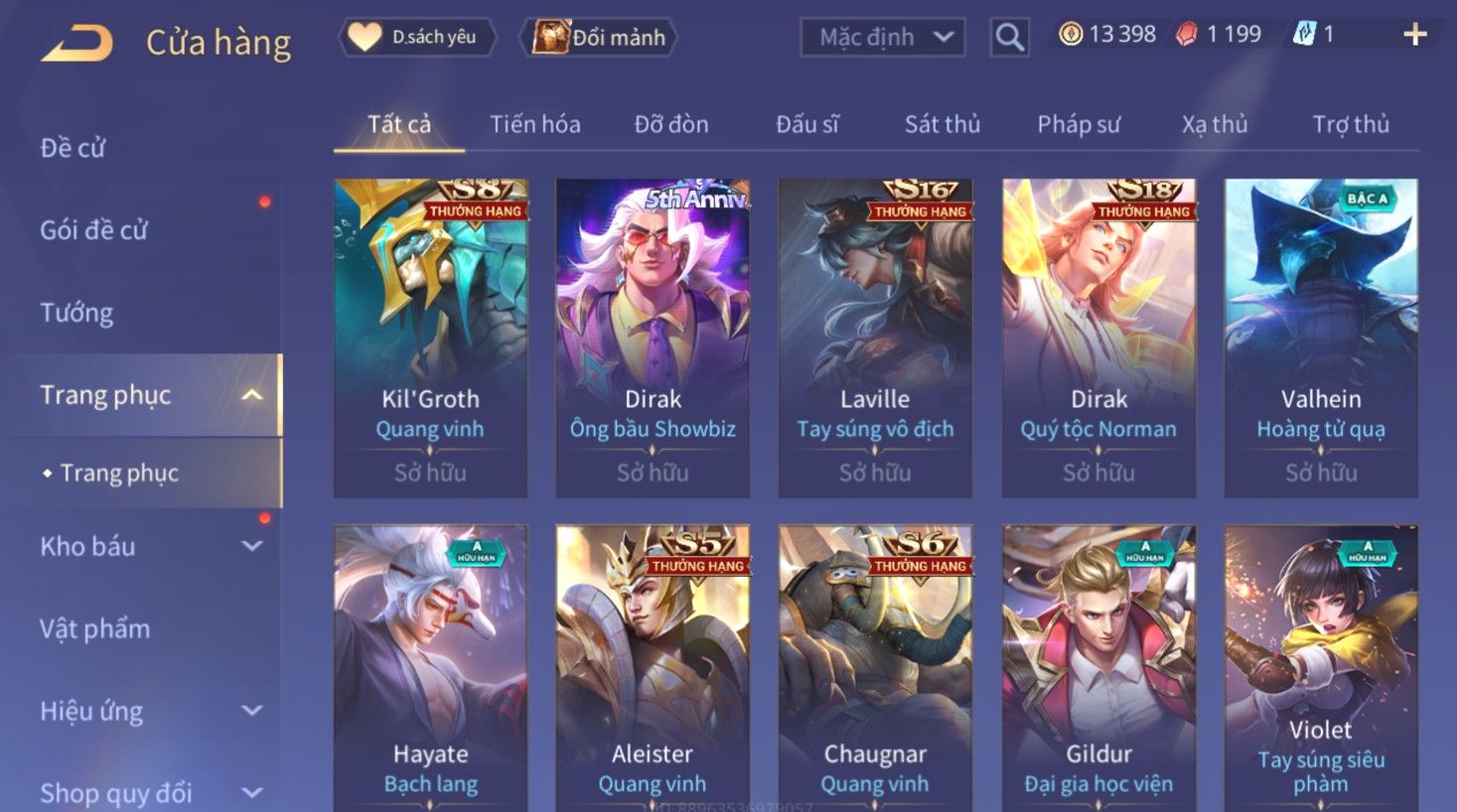This screenshot has width=1457, height=812.
Task: Choose the Trợ thủ tab
Action: (1350, 124)
